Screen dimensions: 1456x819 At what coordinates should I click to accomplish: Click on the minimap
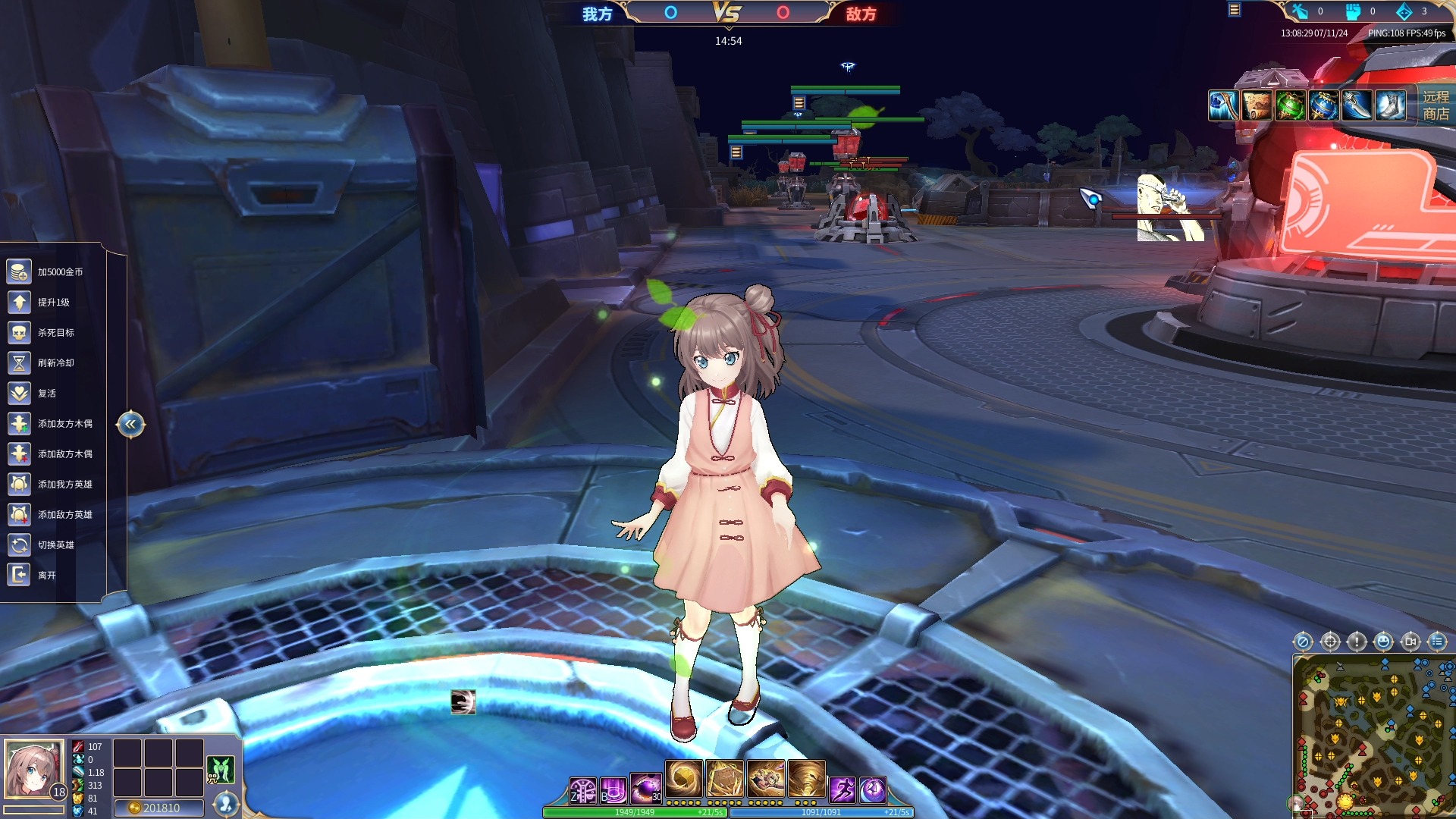pos(1373,735)
